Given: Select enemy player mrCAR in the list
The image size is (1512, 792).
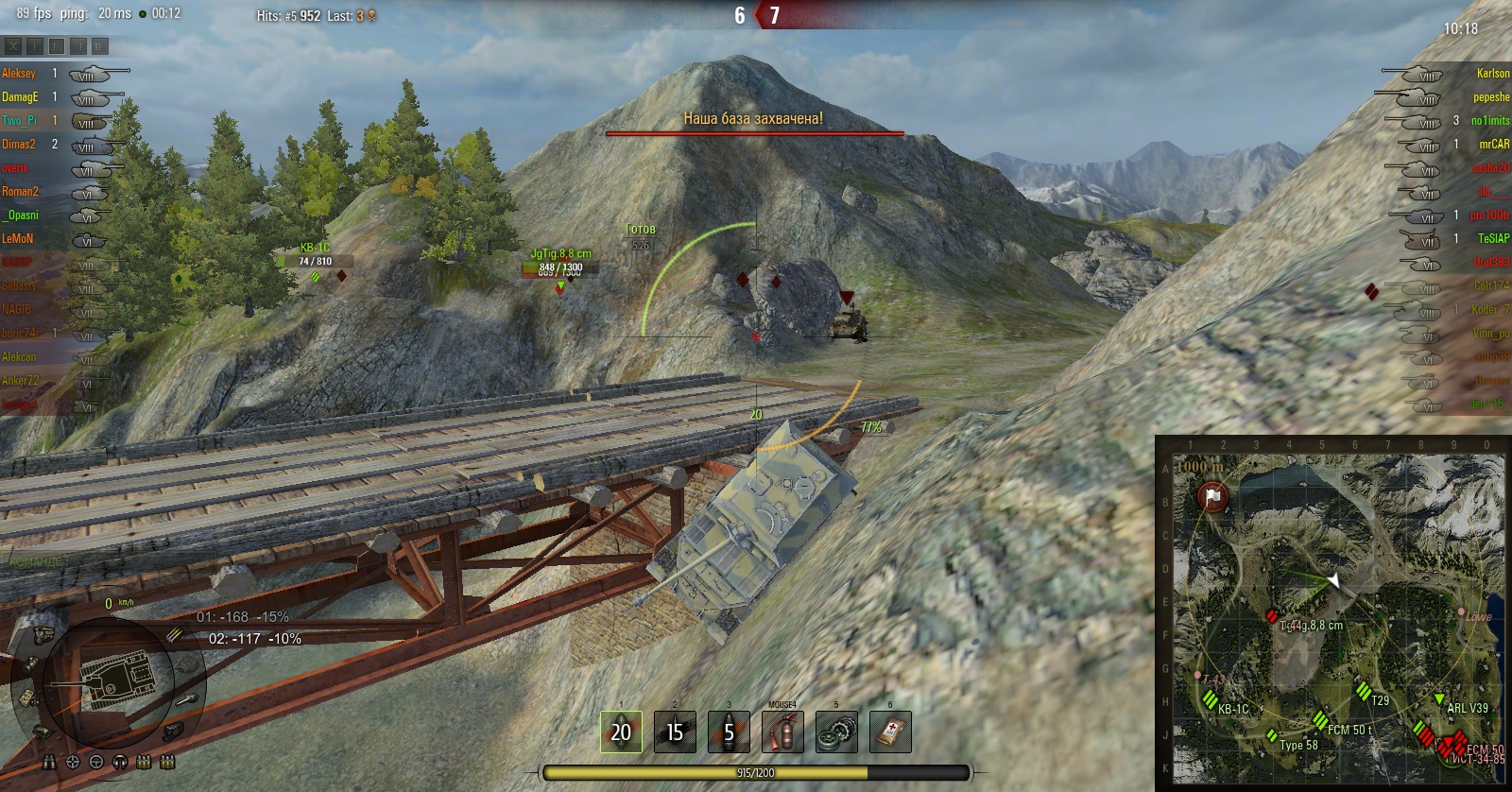Looking at the screenshot, I should click(1493, 144).
